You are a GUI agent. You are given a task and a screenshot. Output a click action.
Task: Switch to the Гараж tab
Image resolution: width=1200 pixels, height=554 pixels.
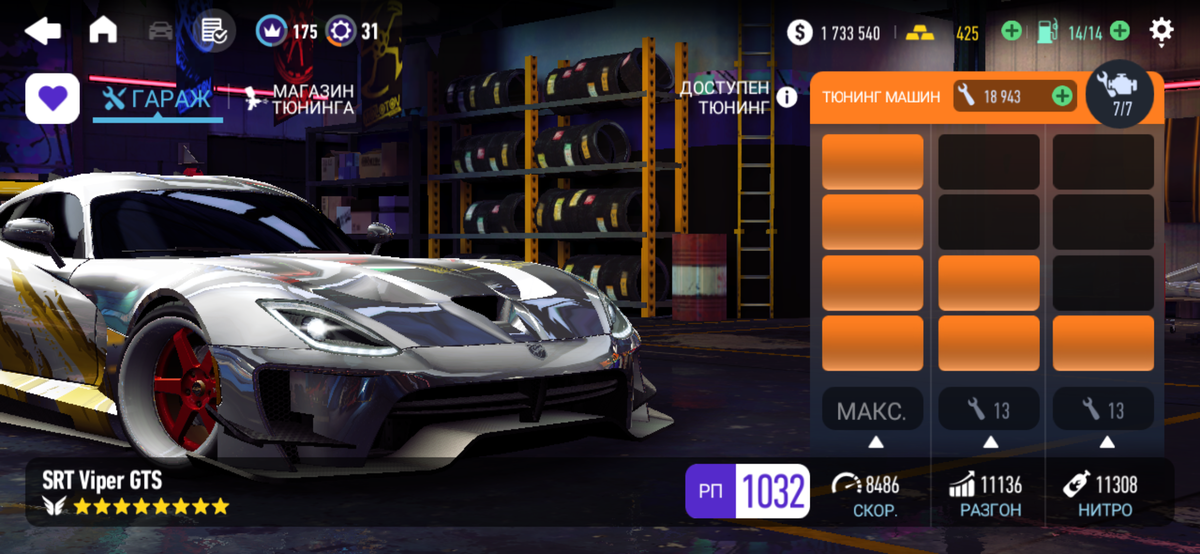click(158, 99)
